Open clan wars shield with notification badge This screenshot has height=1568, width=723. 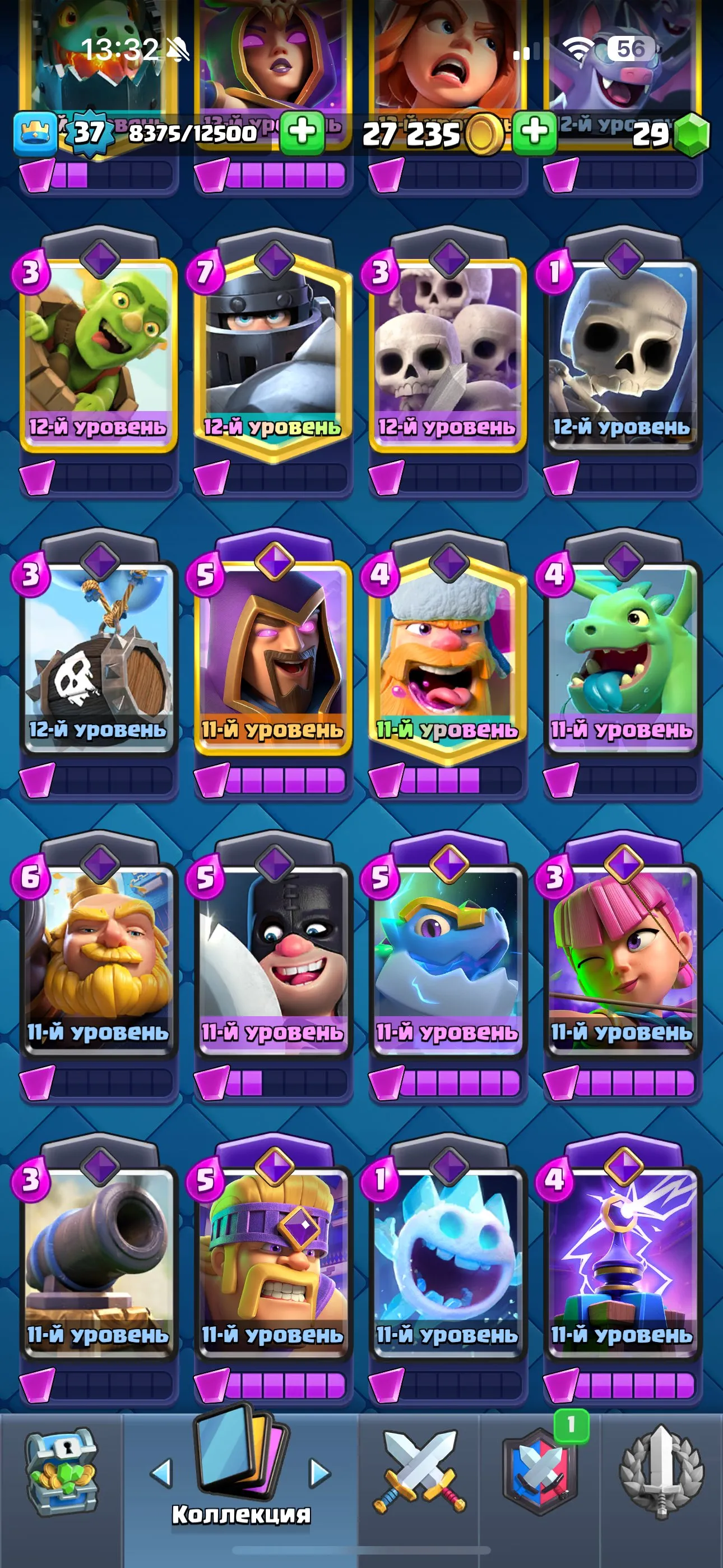coord(541,1473)
